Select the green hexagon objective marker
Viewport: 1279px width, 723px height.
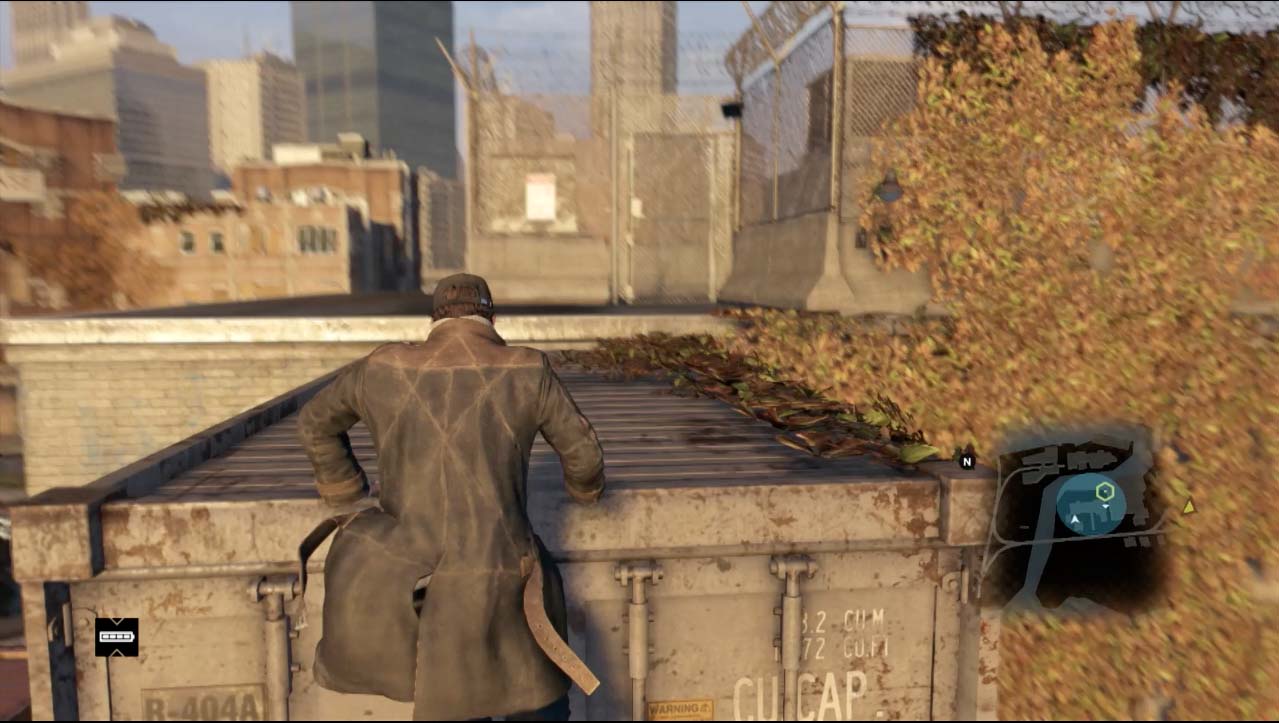coord(1105,490)
